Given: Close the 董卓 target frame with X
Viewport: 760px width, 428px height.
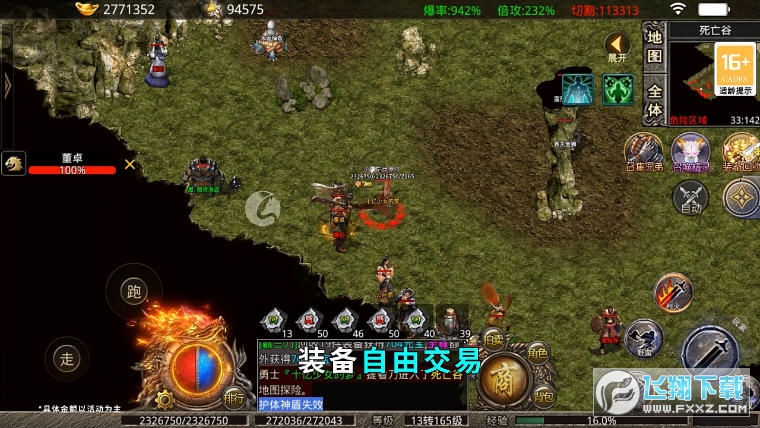Looking at the screenshot, I should coord(130,164).
